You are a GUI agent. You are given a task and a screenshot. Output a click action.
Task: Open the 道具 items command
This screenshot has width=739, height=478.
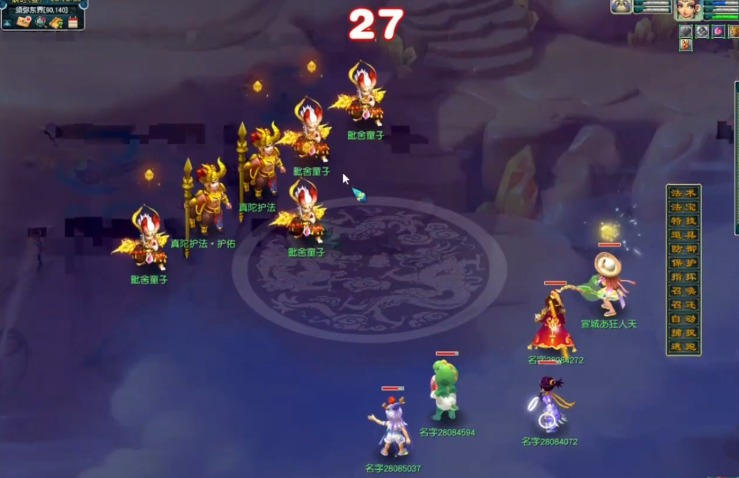684,235
